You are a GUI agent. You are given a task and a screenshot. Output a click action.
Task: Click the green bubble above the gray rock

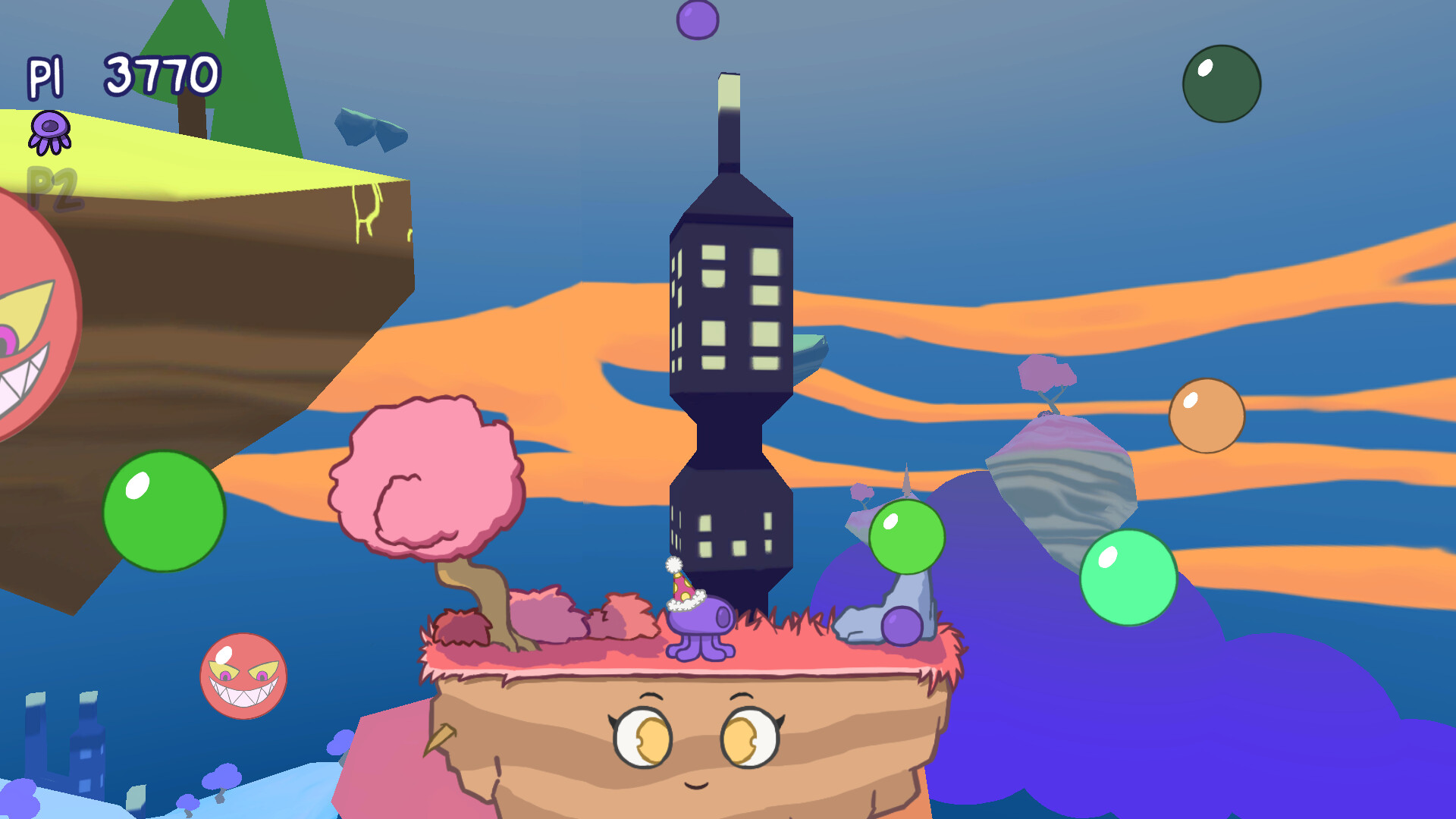[x=908, y=535]
